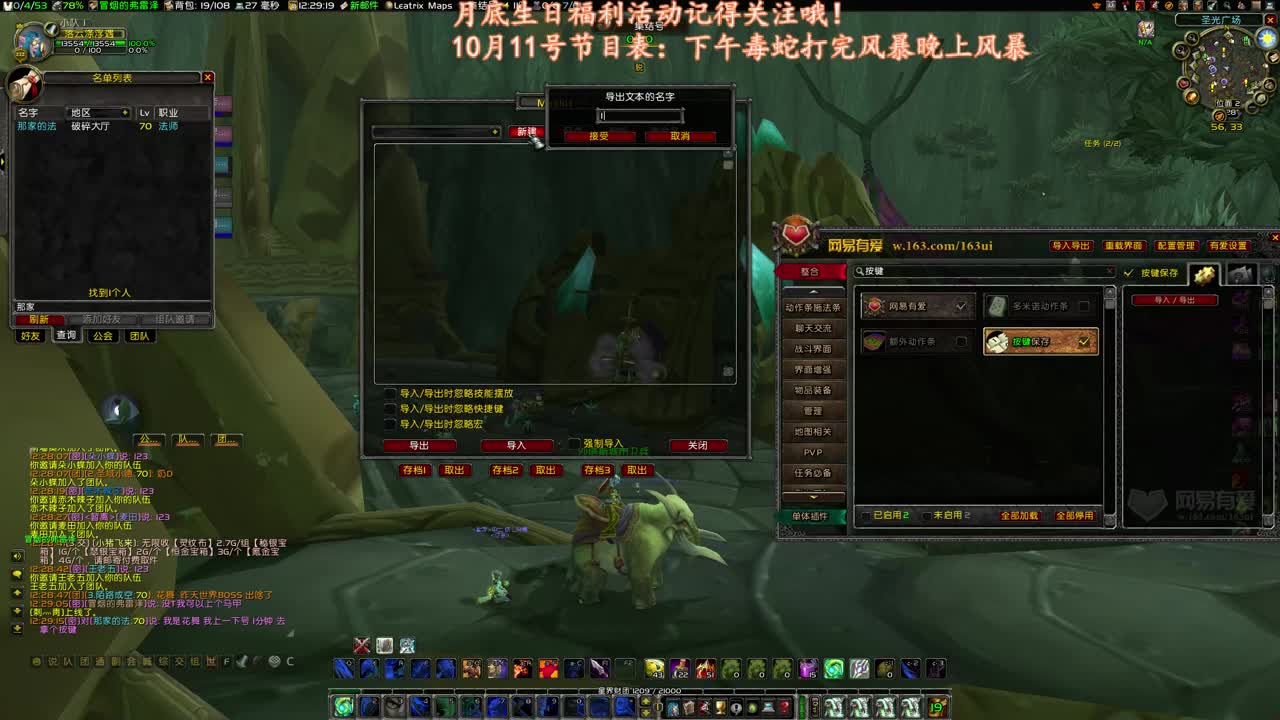Click the 接受 button in the export dialog
The height and width of the screenshot is (720, 1280).
601,136
